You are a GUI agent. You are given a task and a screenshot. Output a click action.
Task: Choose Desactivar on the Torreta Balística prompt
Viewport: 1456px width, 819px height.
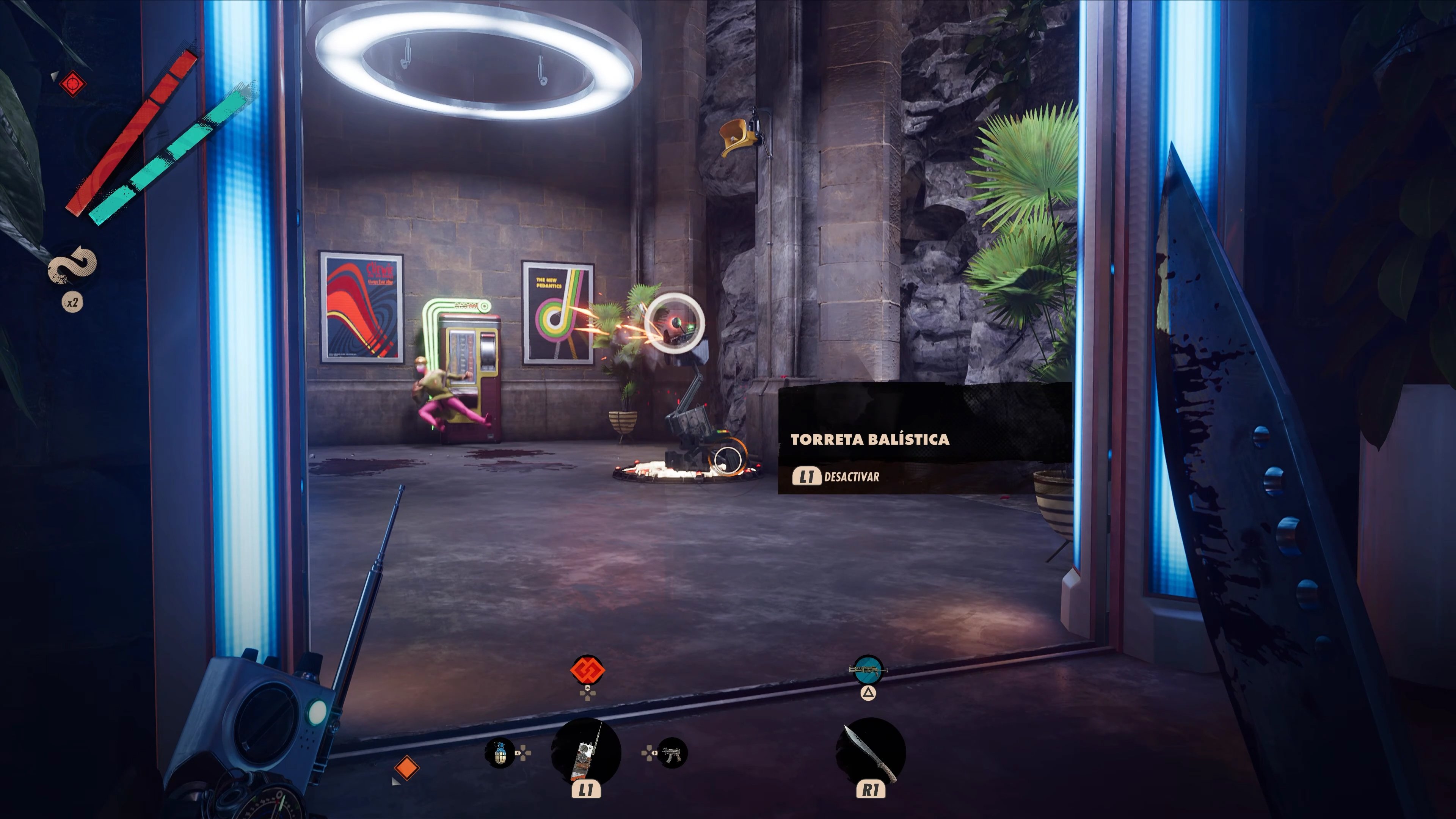pos(836,477)
